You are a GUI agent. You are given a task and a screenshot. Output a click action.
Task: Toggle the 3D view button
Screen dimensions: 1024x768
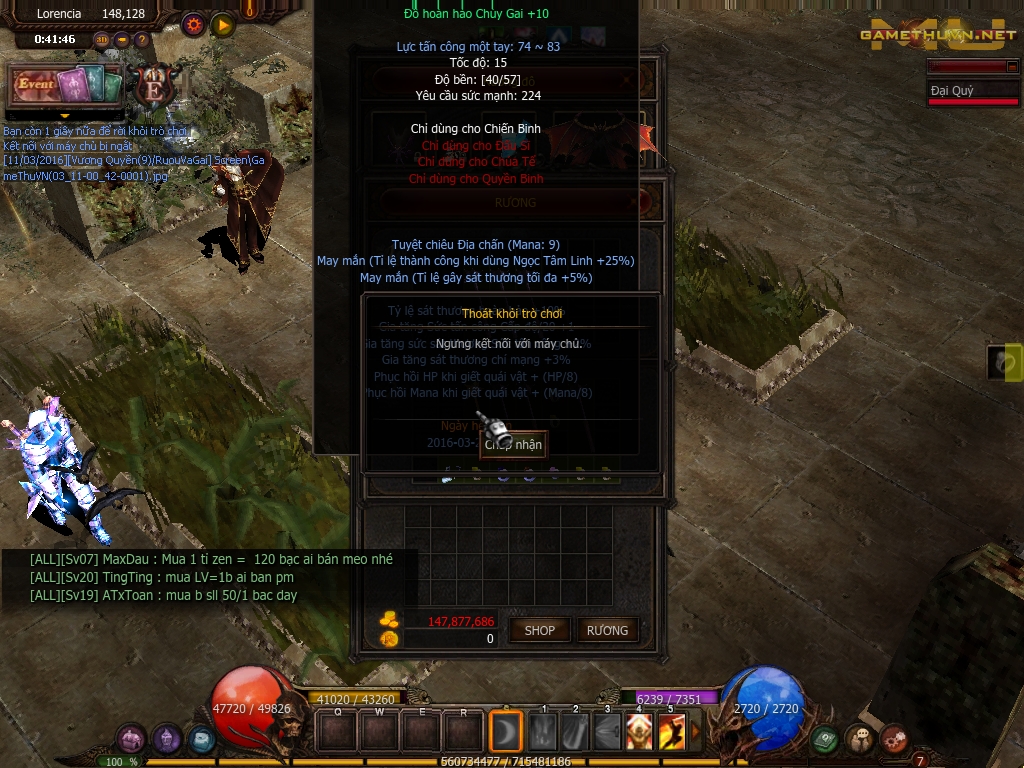pyautogui.click(x=101, y=40)
